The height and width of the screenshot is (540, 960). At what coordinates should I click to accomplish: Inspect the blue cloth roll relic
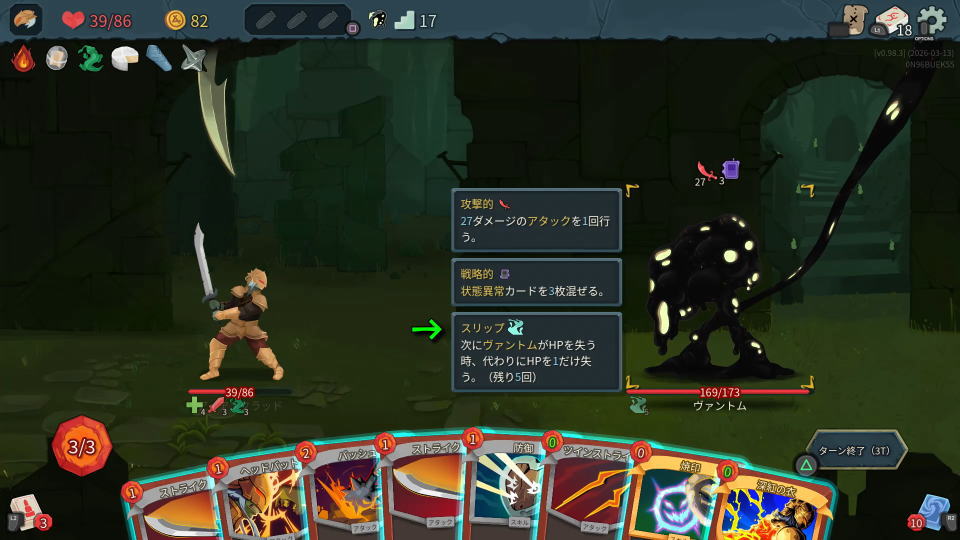click(x=159, y=59)
